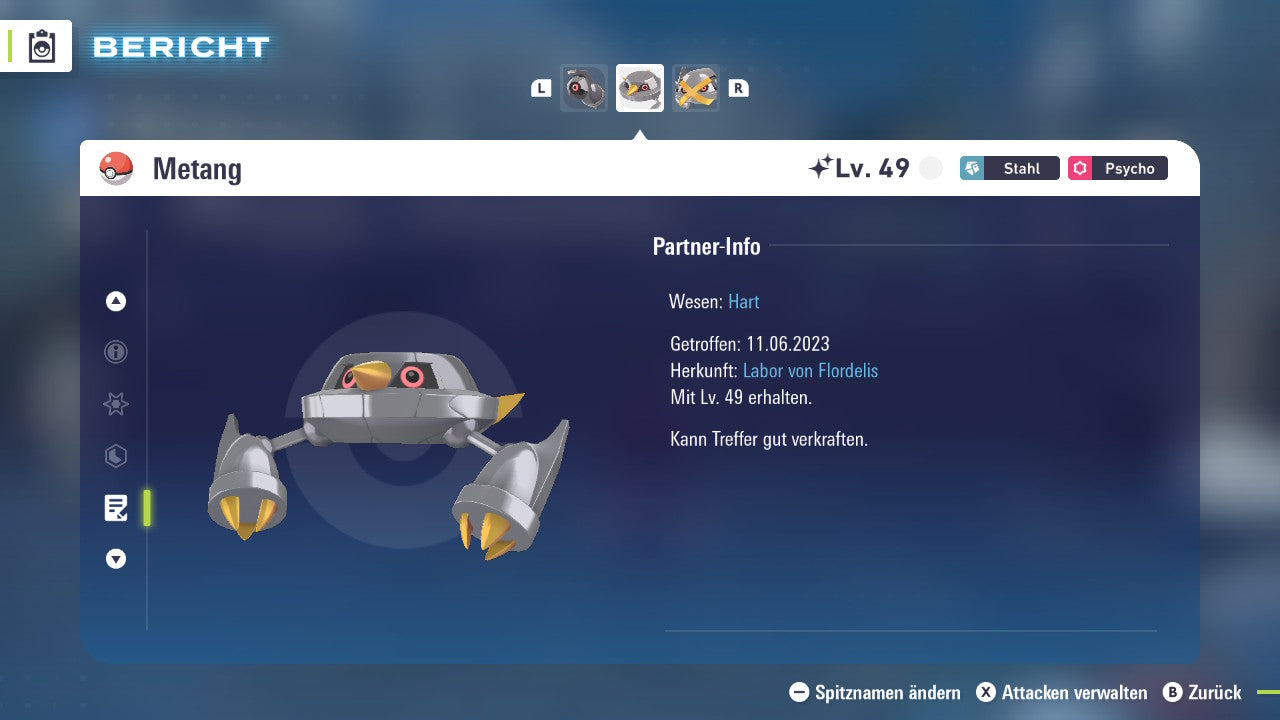Click the up arrow above the sidebar
Image resolution: width=1280 pixels, height=720 pixels.
coord(115,301)
